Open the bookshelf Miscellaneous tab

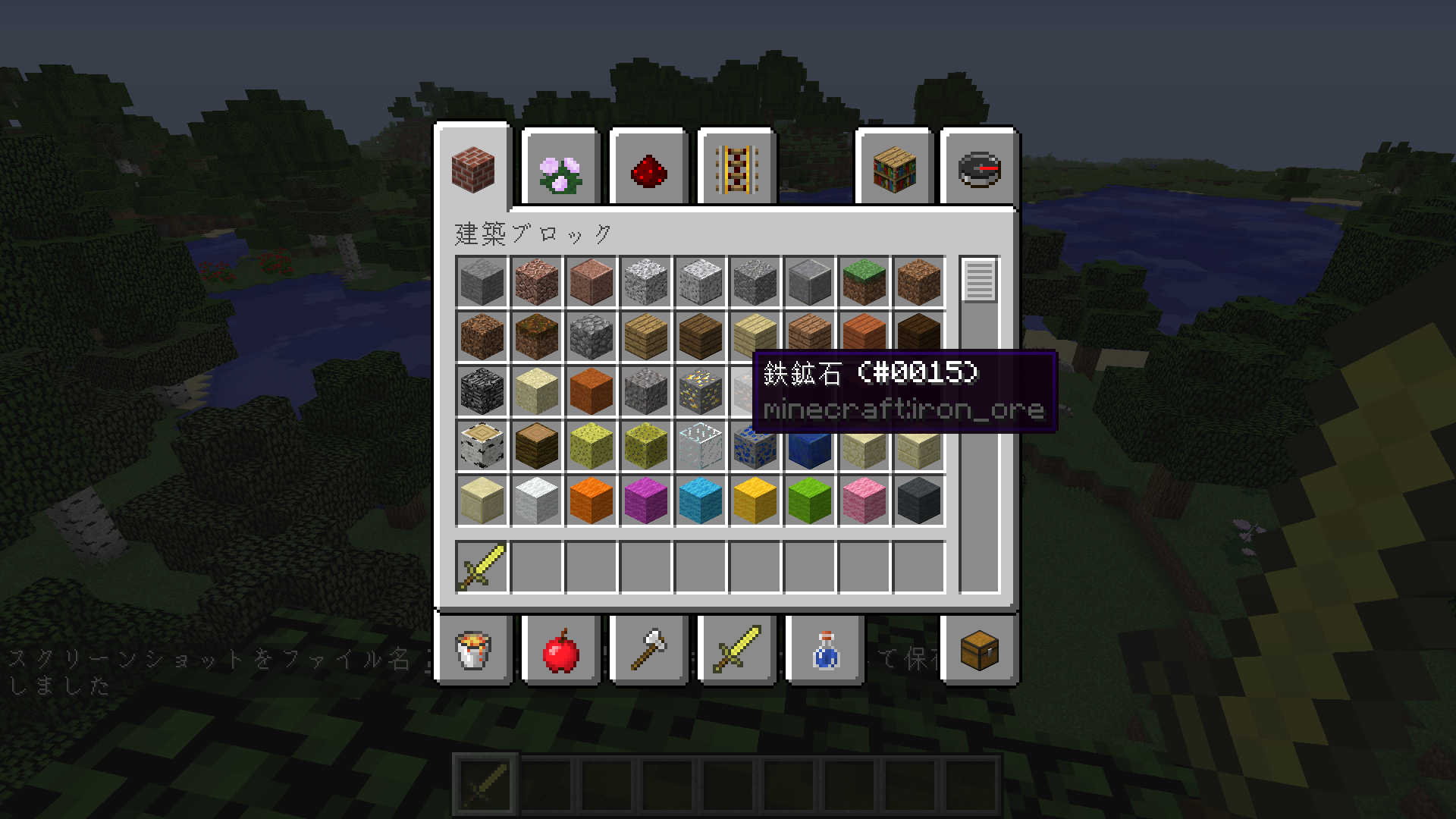[894, 171]
